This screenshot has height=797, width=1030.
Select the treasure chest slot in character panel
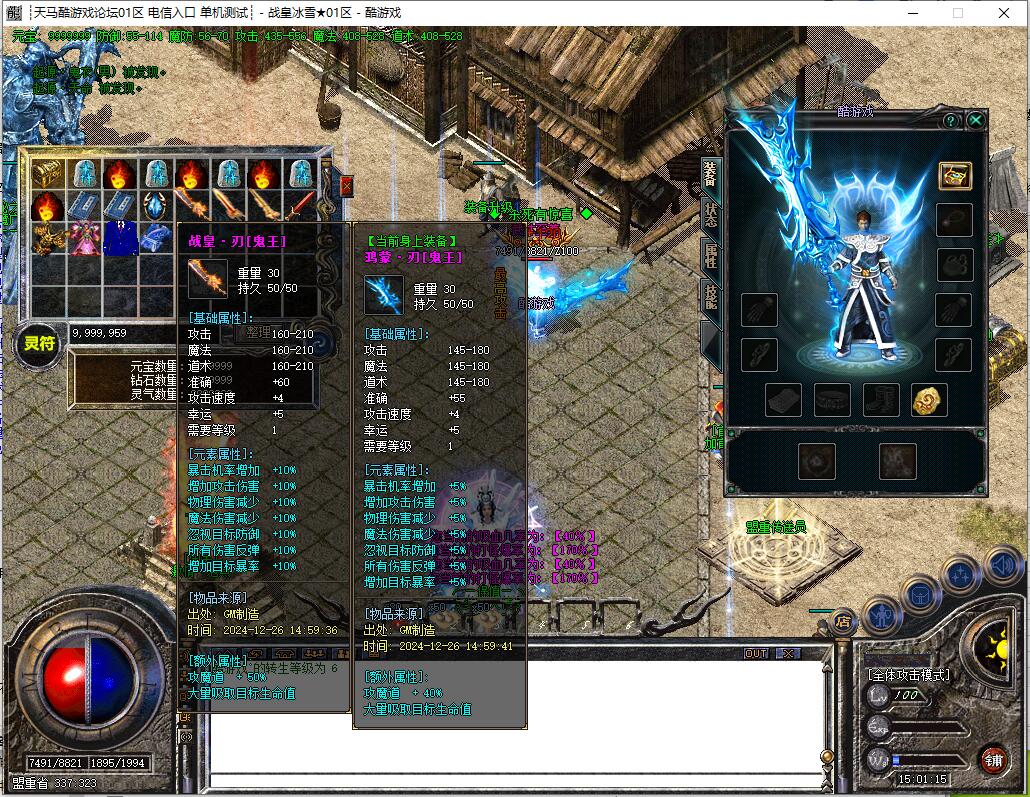(x=955, y=175)
